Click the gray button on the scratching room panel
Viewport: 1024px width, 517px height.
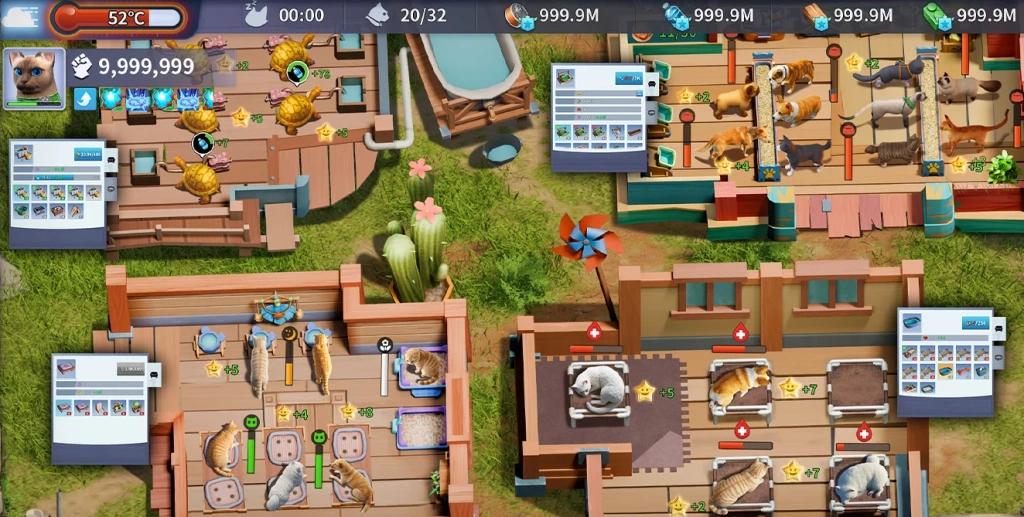[x=130, y=368]
